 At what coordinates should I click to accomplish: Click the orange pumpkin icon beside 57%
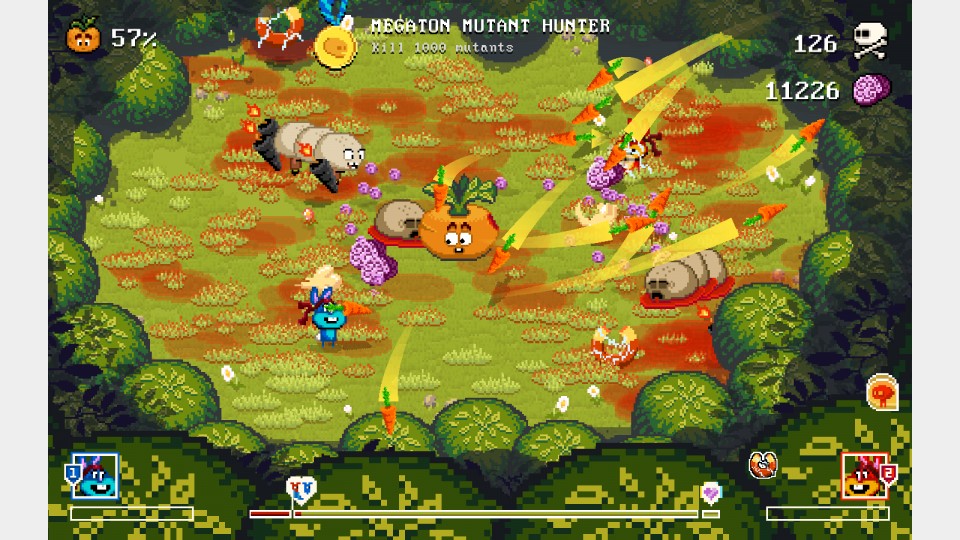(x=84, y=37)
